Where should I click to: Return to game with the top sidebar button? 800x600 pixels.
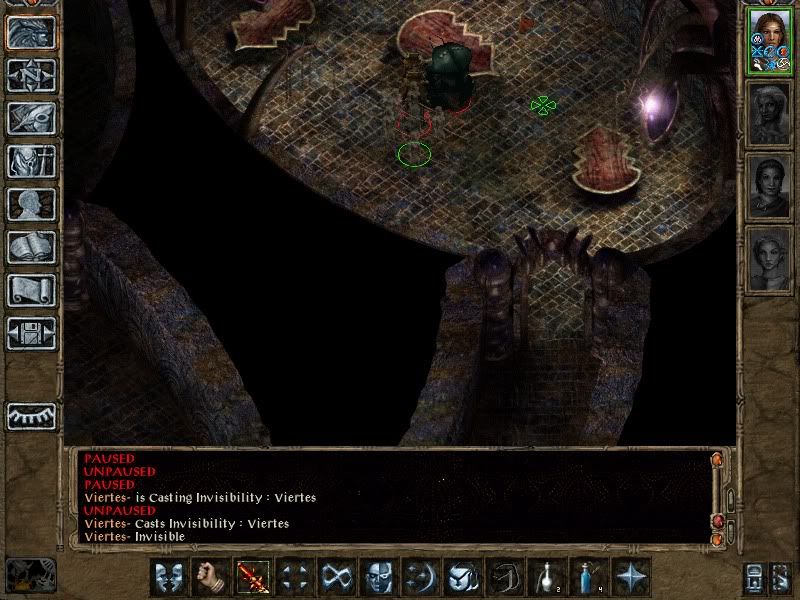pyautogui.click(x=32, y=32)
